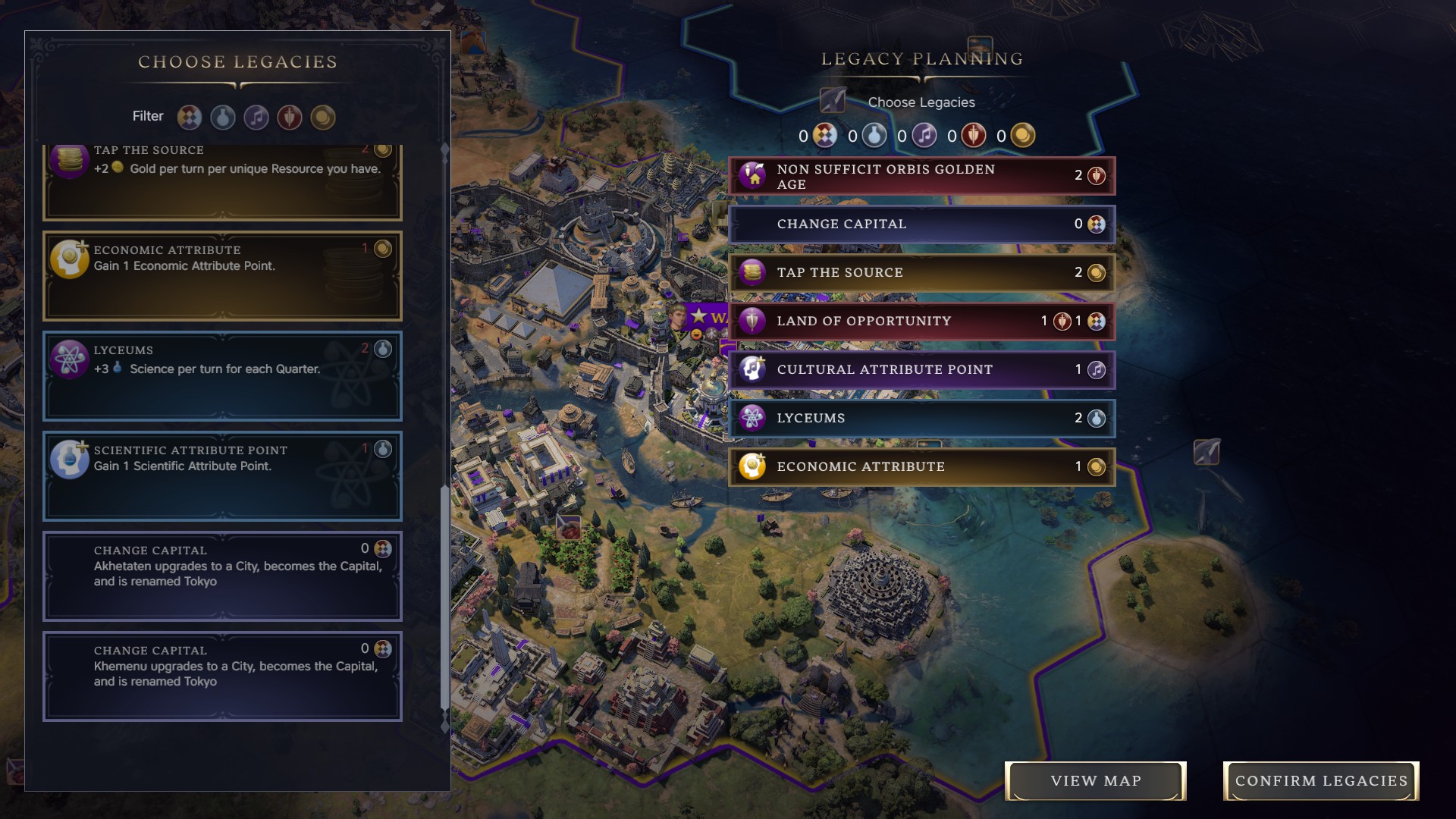Select the Economic Attribute legacy card
Viewport: 1456px width, 819px height.
click(x=222, y=276)
